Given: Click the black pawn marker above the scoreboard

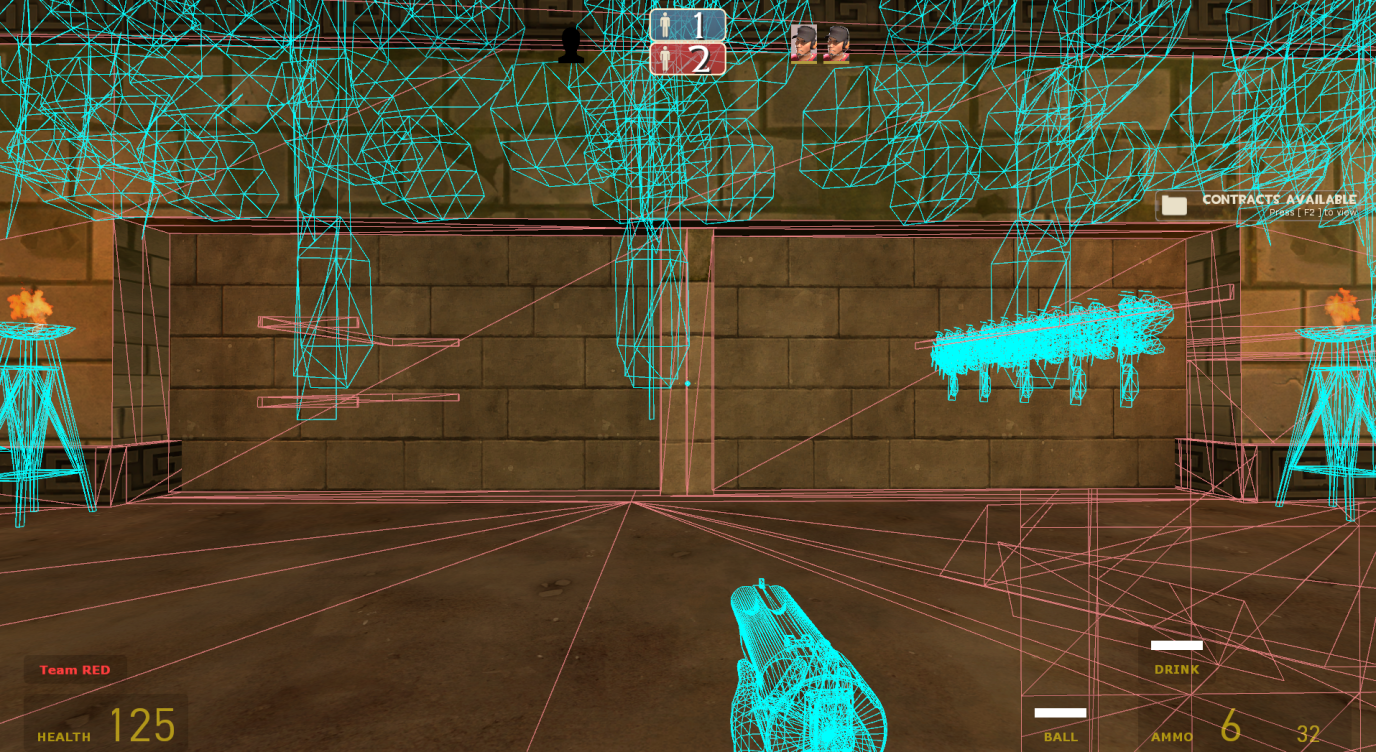Looking at the screenshot, I should 570,47.
